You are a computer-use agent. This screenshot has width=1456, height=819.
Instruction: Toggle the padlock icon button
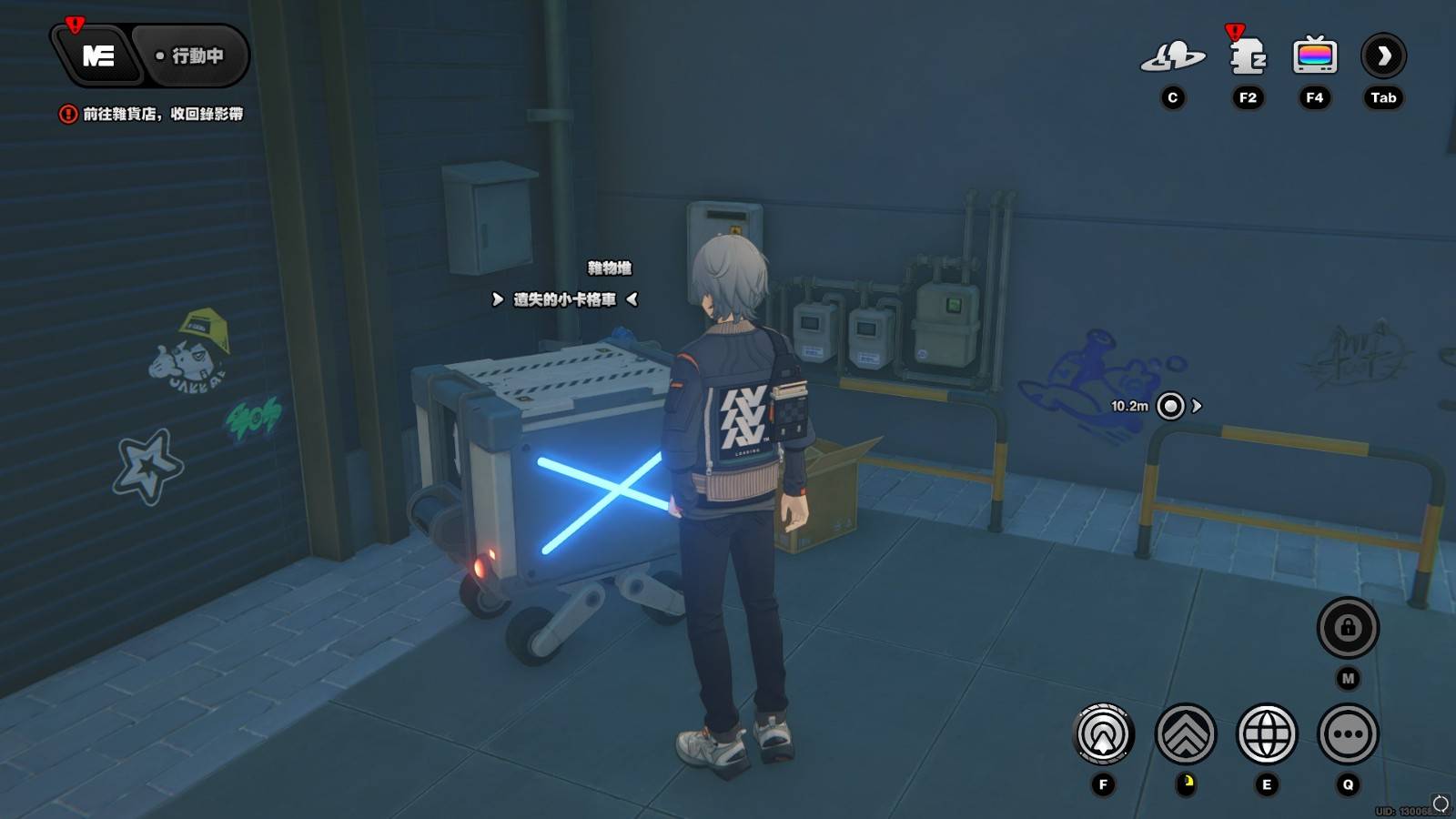pos(1348,628)
